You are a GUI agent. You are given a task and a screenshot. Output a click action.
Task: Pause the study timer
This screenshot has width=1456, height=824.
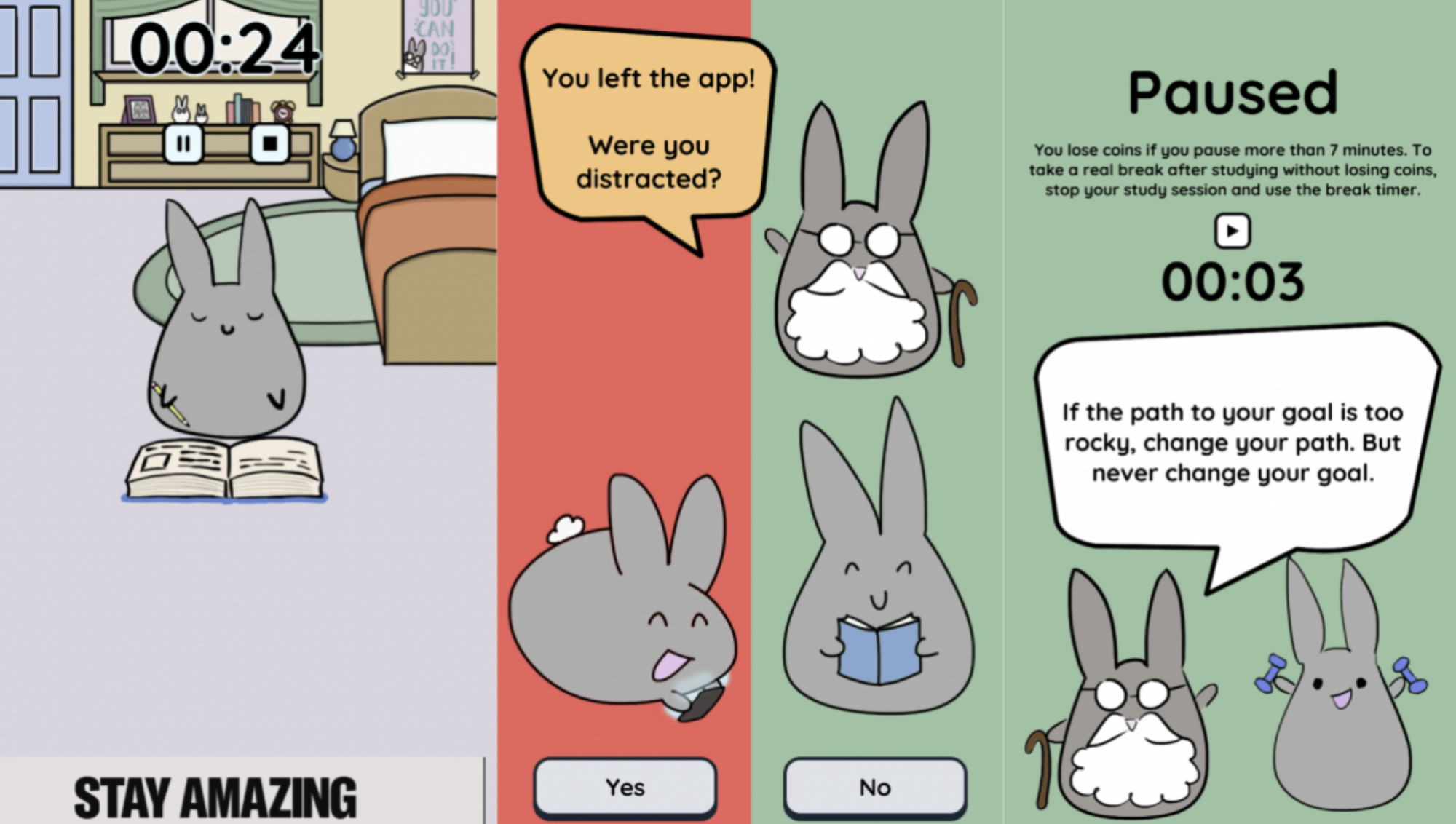click(x=183, y=144)
